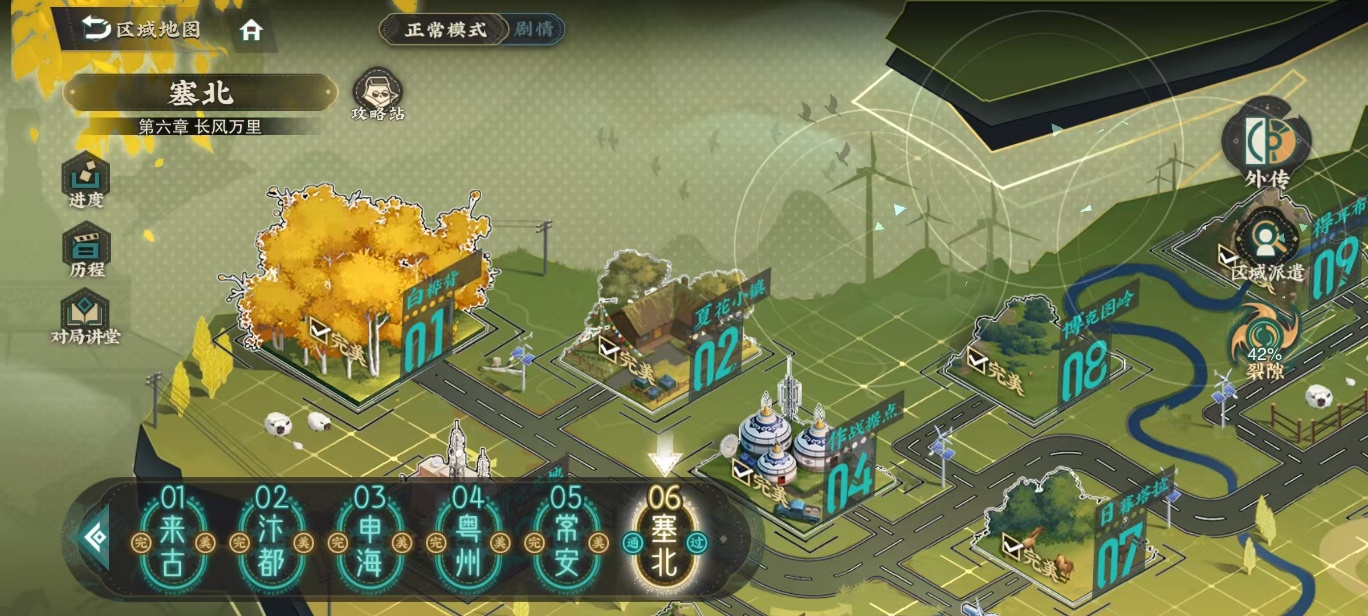
Task: Open the 外传 side story
Action: click(x=1266, y=146)
